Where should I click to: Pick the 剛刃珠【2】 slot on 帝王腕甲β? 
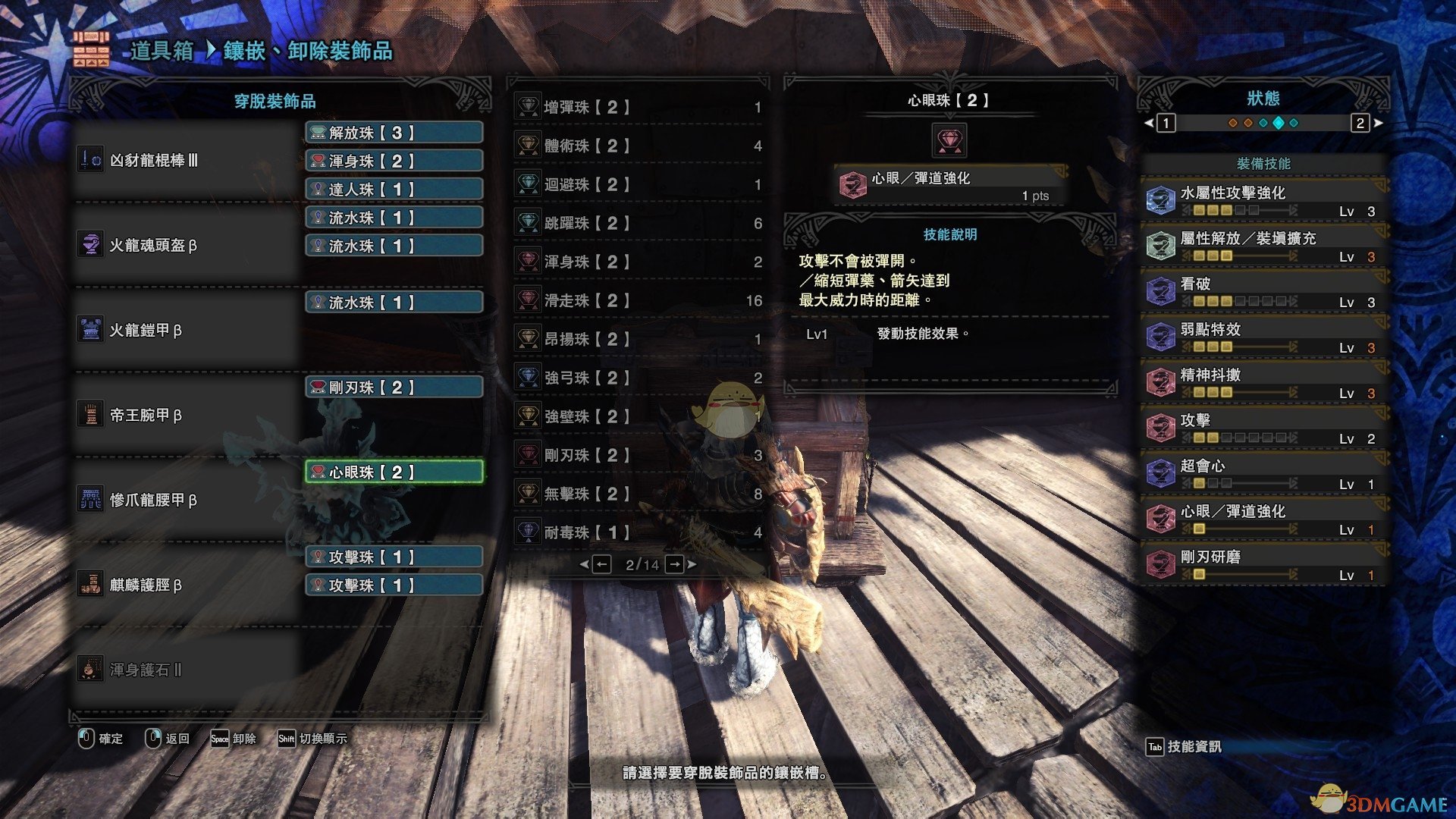pos(394,388)
